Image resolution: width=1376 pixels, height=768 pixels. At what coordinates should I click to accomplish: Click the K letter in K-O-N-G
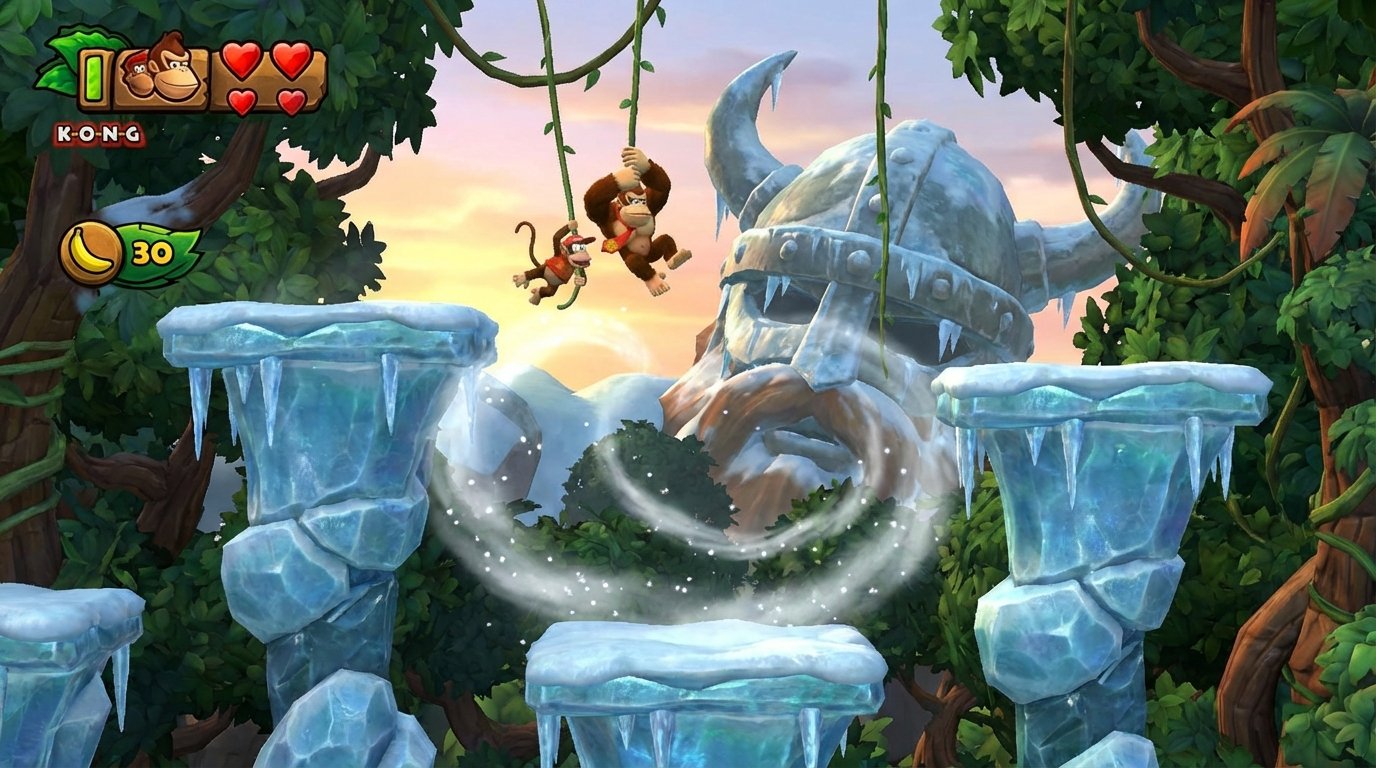tap(66, 133)
